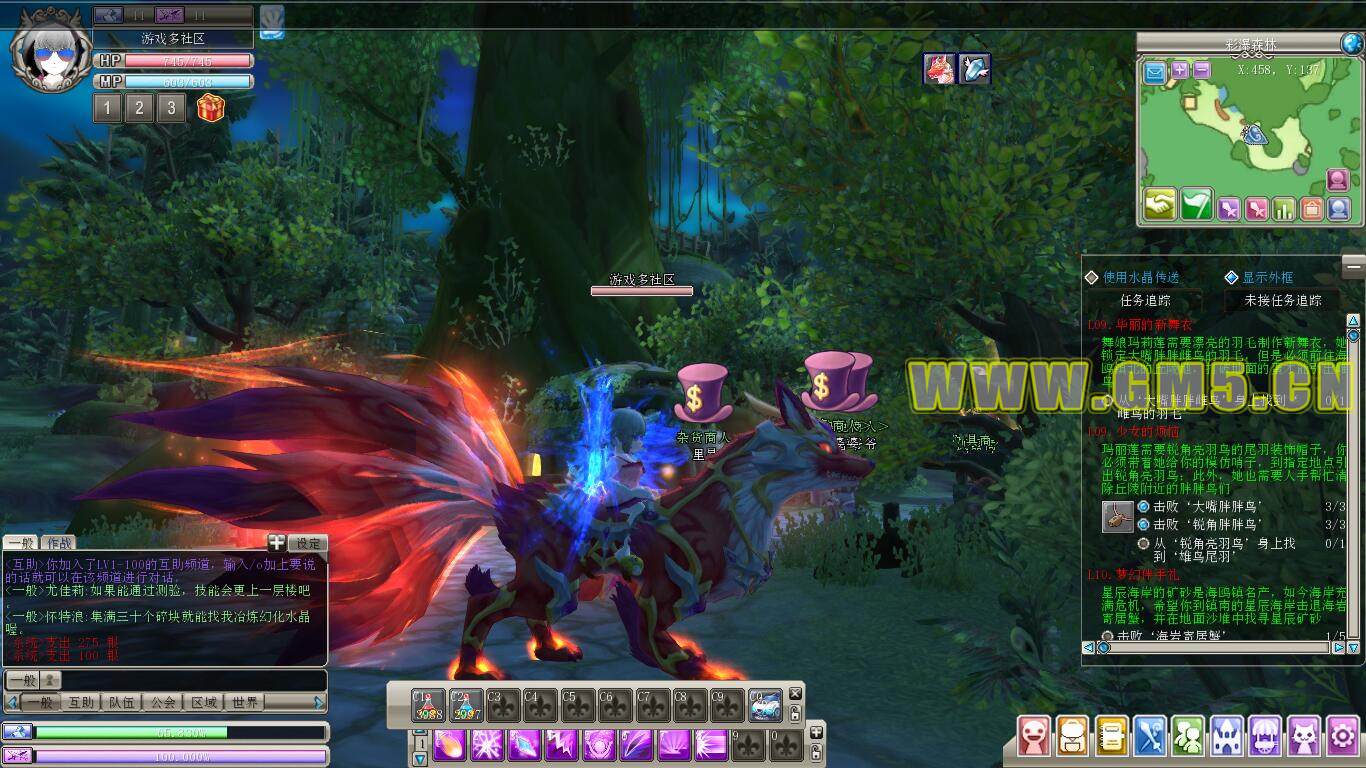The image size is (1366, 768).
Task: Open the chat 设定 settings
Action: (308, 543)
